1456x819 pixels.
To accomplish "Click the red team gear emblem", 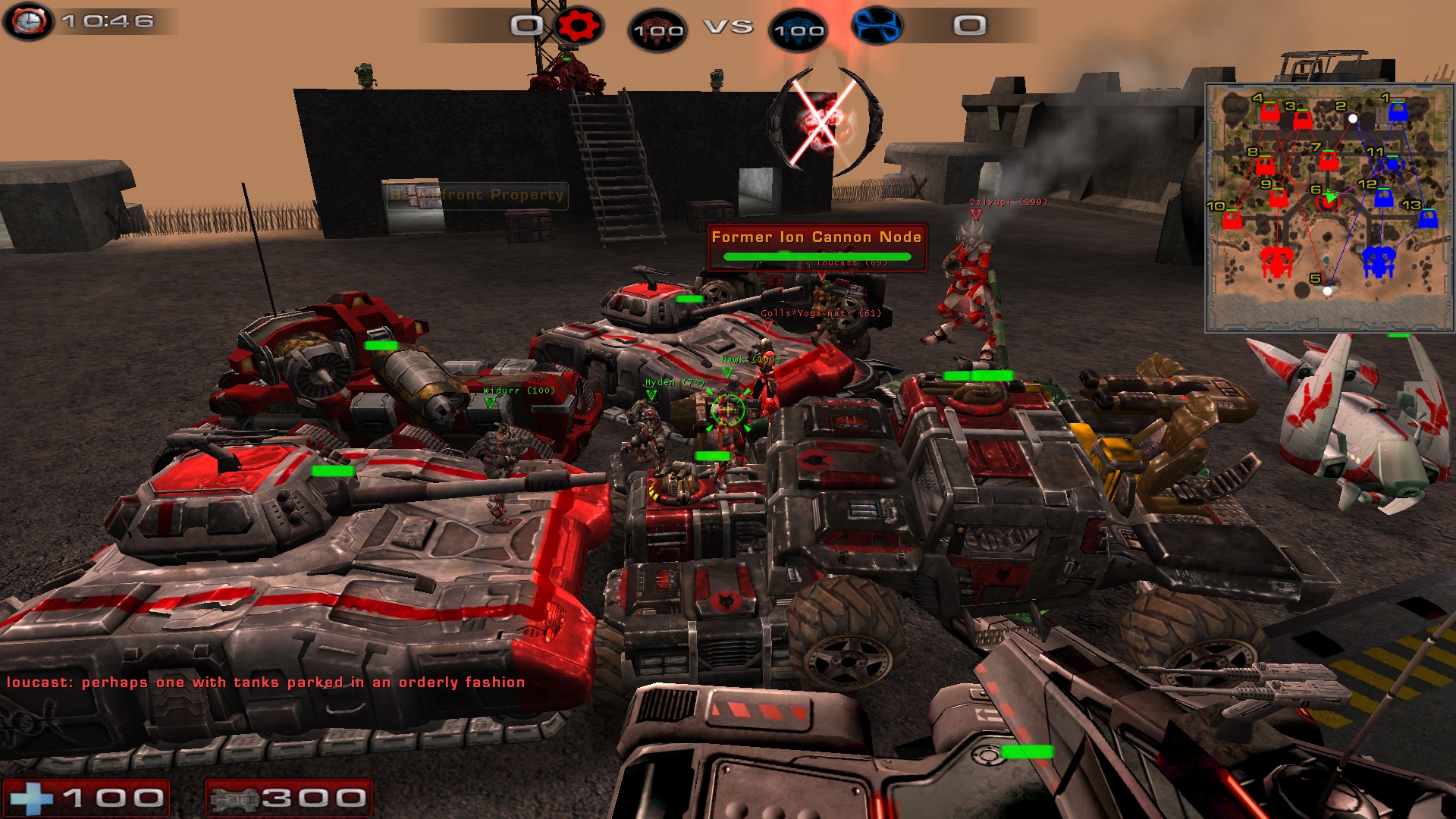I will (x=579, y=26).
